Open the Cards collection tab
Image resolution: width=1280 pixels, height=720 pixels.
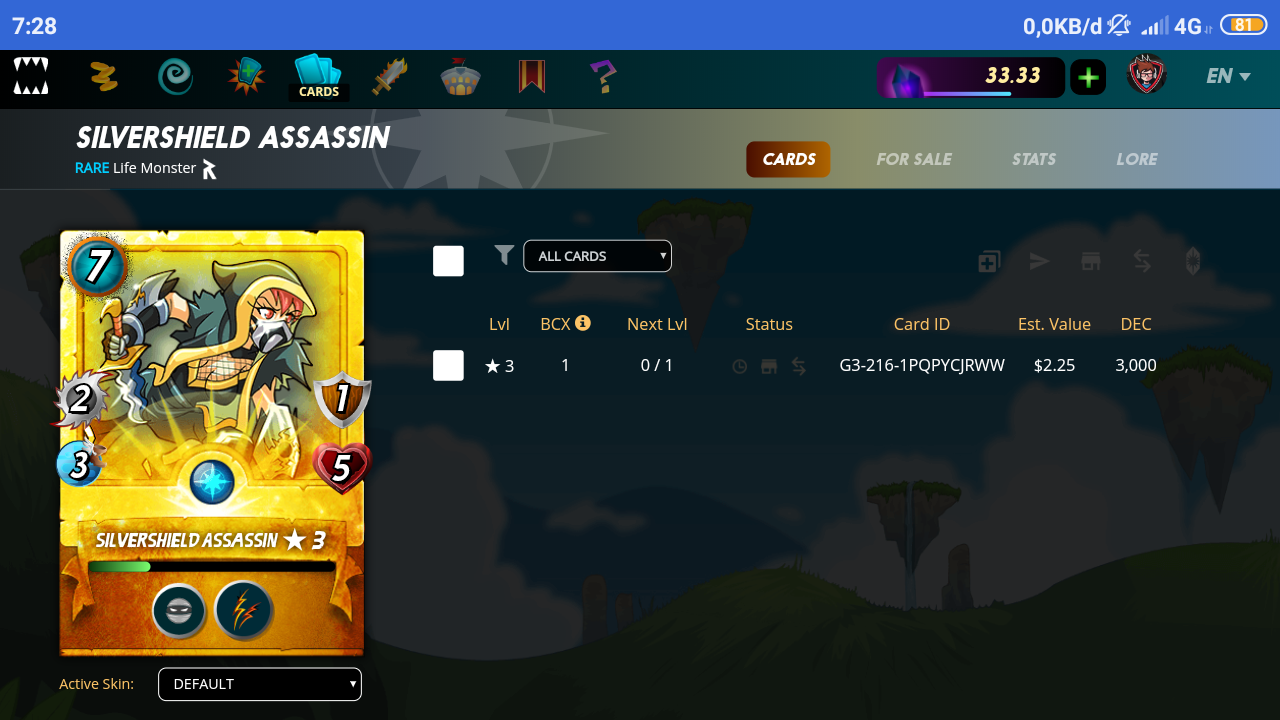(318, 77)
